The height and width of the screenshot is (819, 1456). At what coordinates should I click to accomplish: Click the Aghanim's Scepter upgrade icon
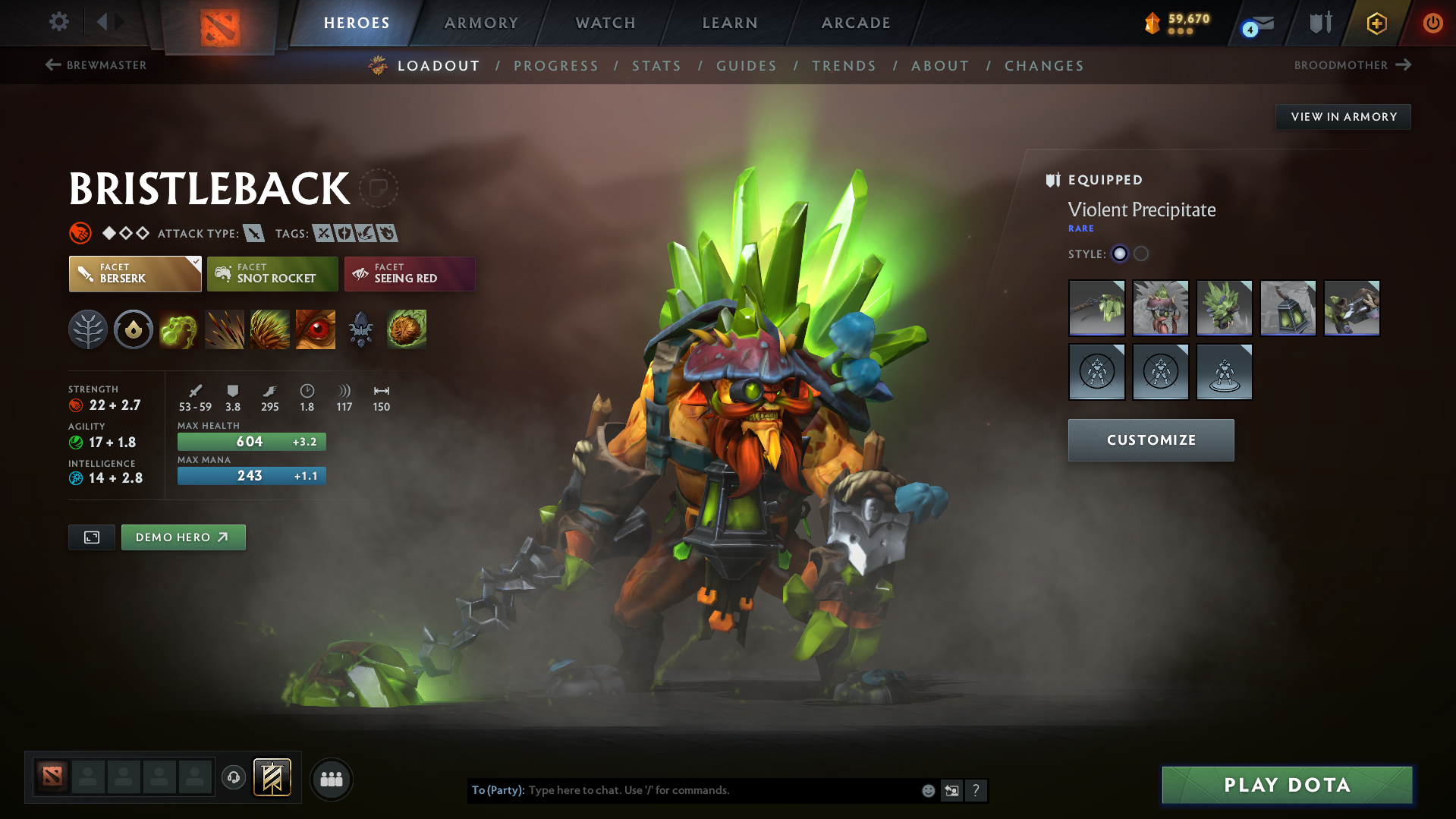coord(361,329)
